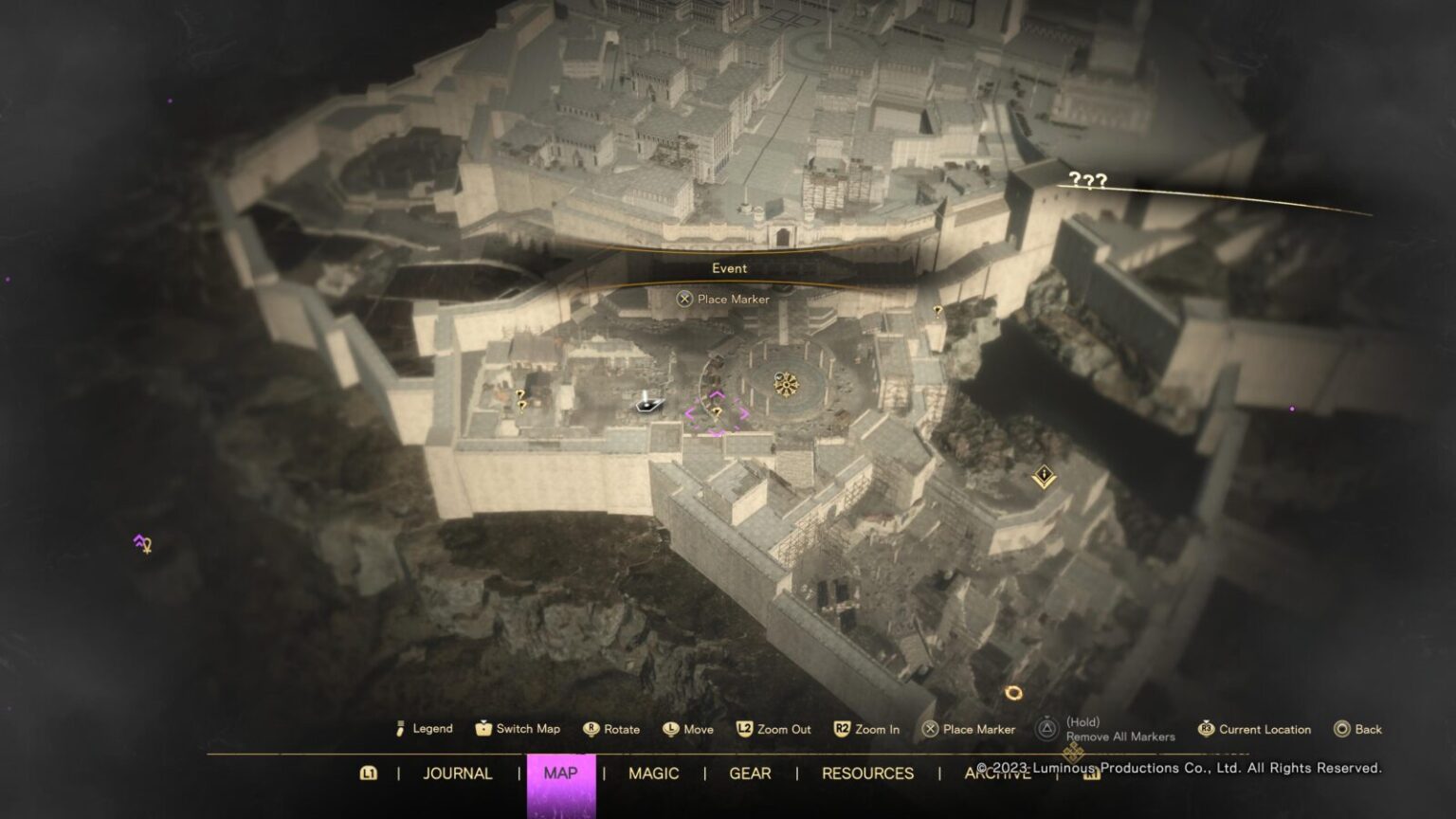
Task: Select the Zoom In control
Action: point(842,729)
